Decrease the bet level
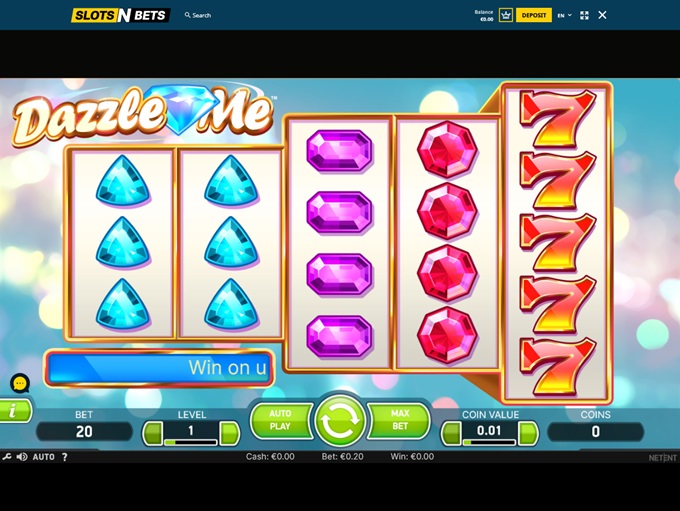 [152, 432]
